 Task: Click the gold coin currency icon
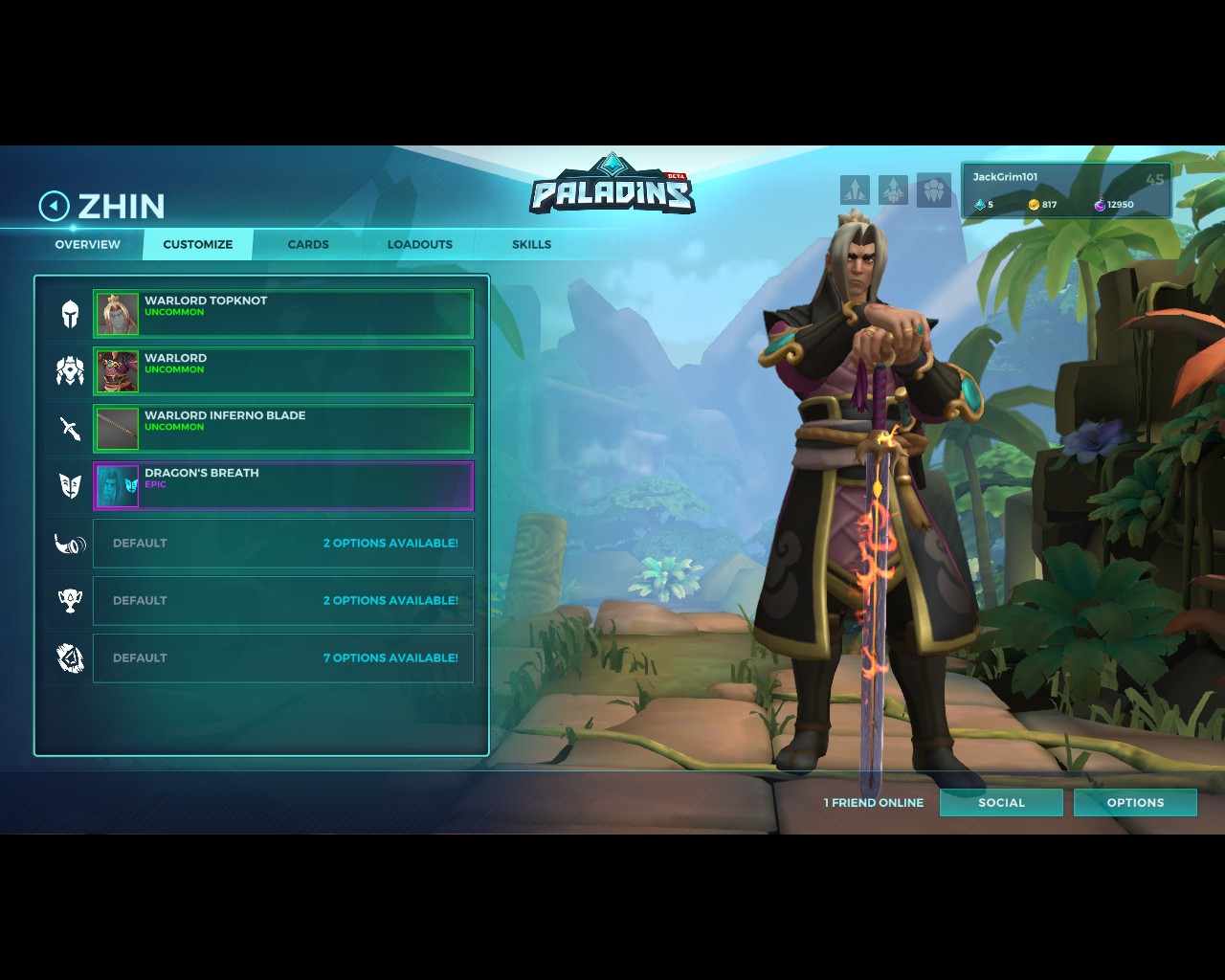click(1035, 204)
